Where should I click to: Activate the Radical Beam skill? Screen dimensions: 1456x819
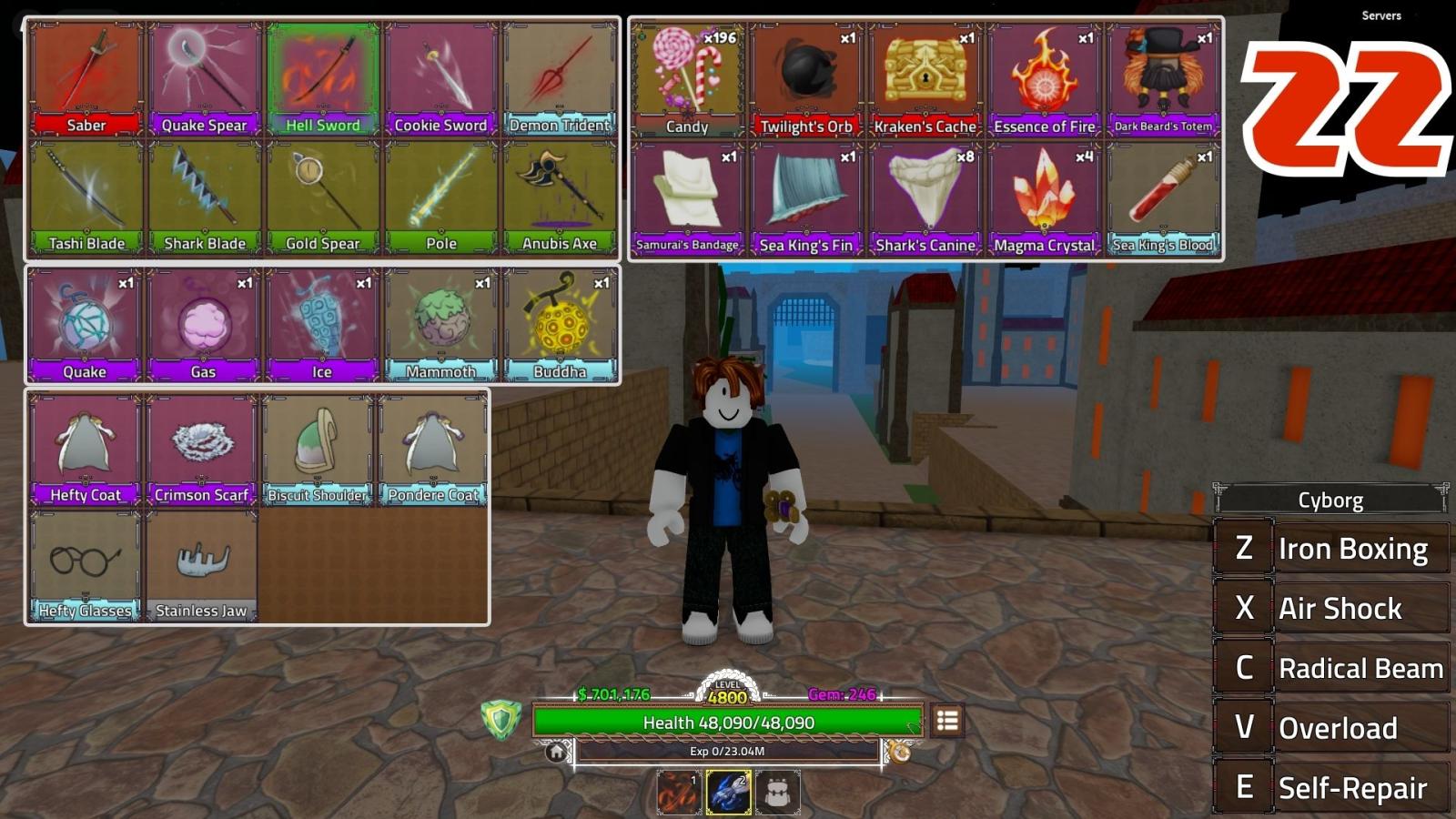(1332, 668)
